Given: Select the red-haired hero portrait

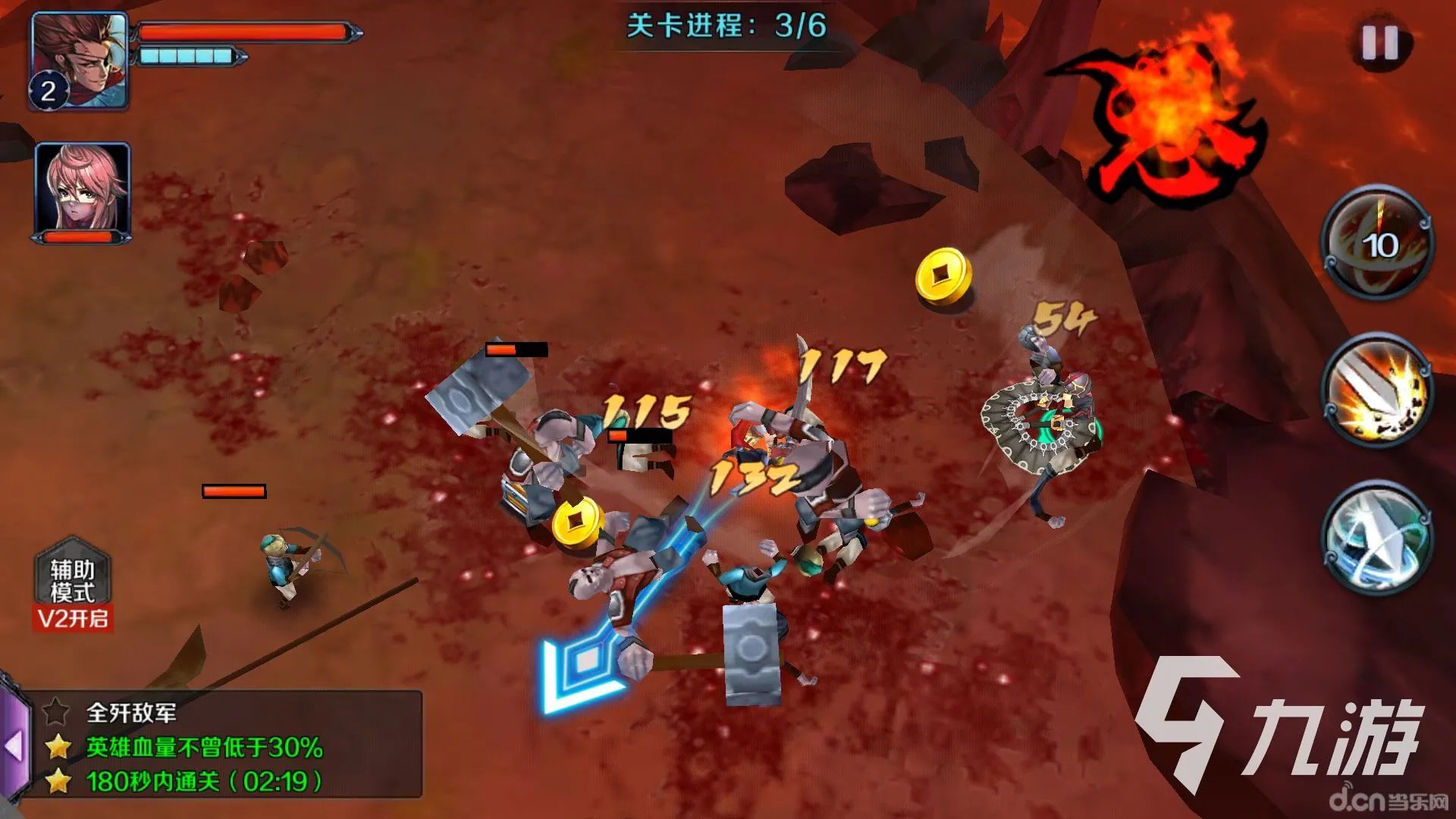Looking at the screenshot, I should tap(79, 61).
